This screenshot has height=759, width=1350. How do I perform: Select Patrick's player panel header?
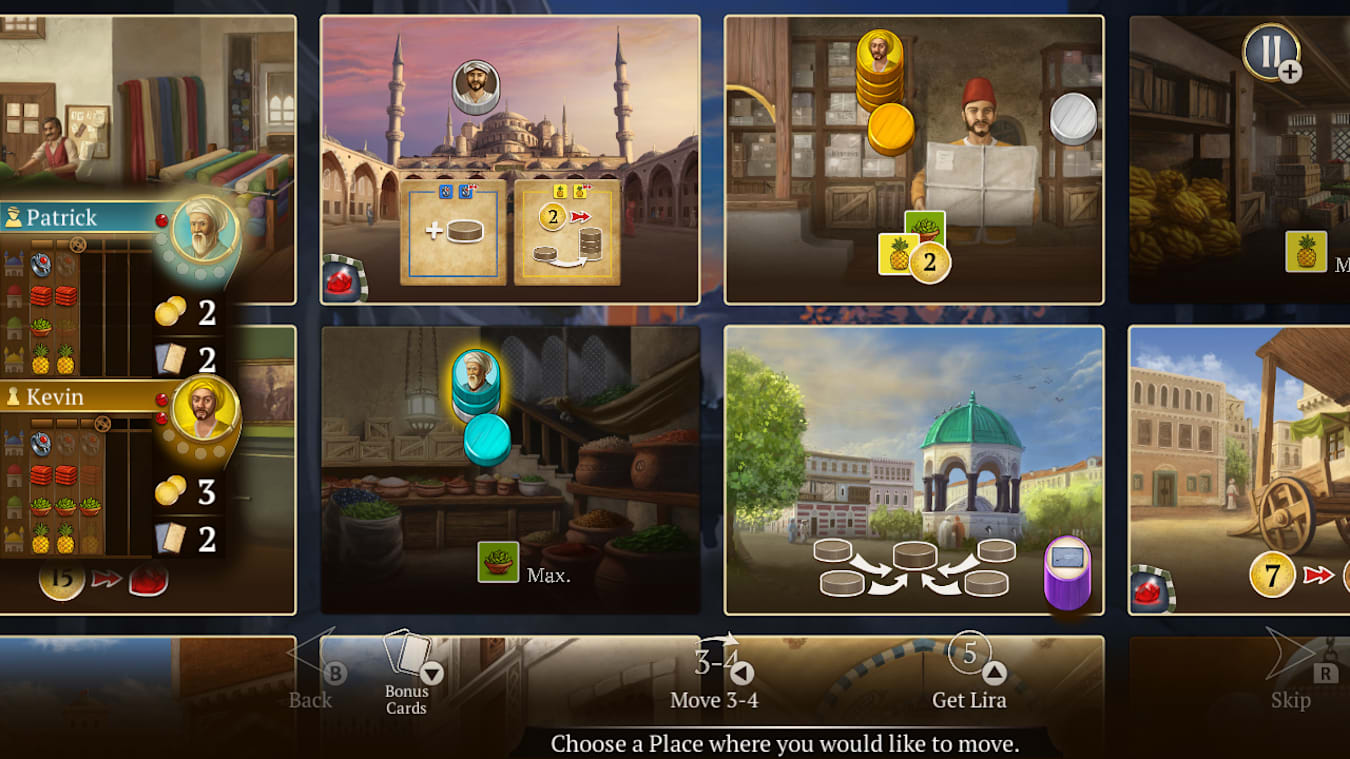pos(70,216)
